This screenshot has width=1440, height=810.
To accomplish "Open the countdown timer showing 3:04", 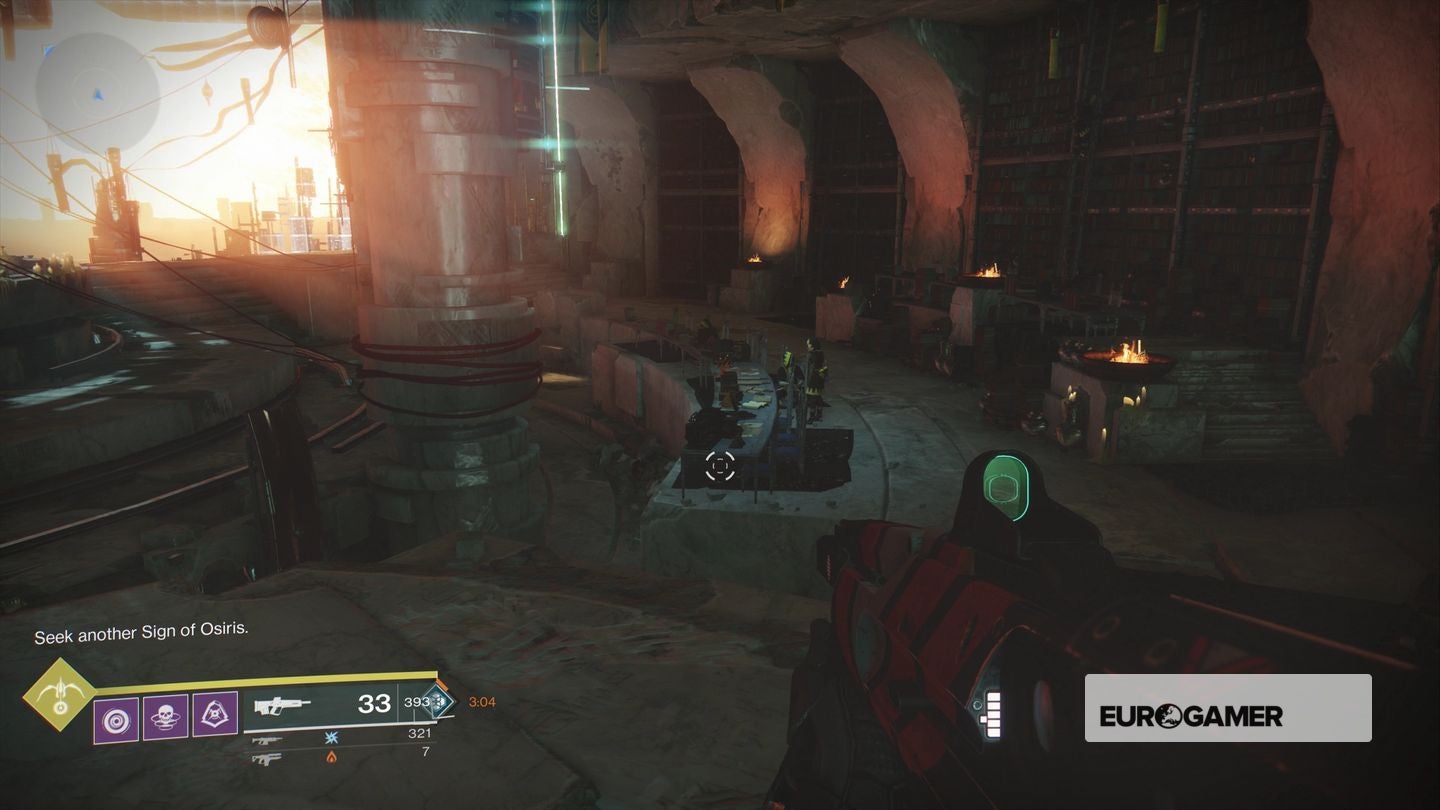I will tap(481, 703).
